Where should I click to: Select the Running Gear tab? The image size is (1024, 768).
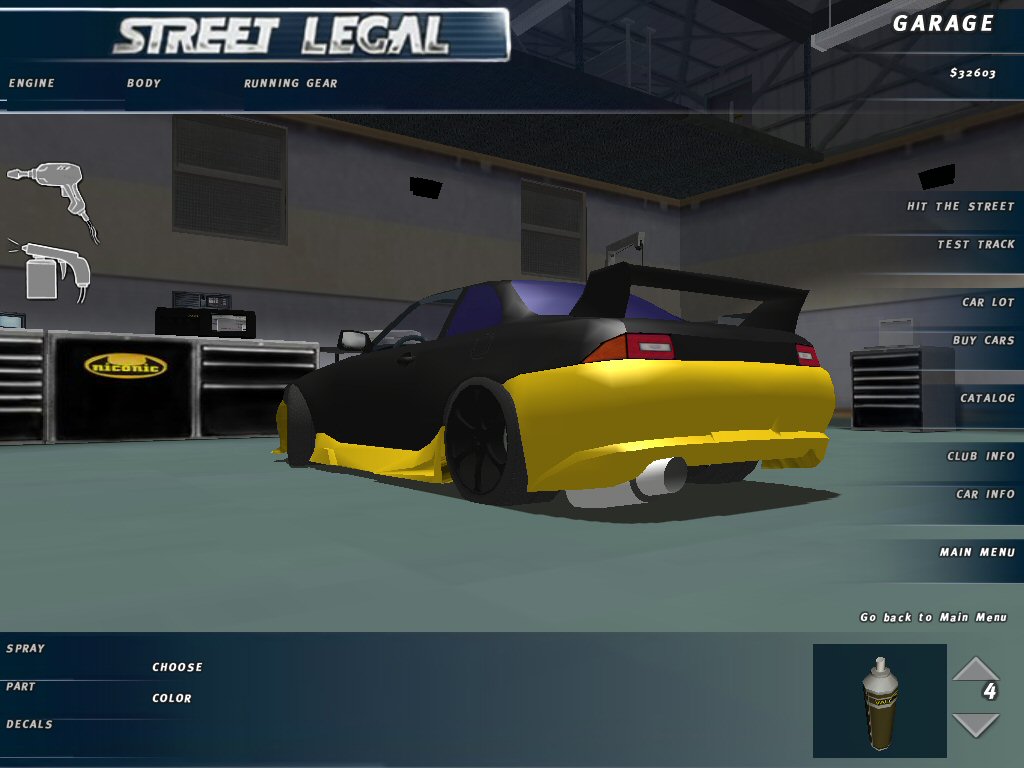click(290, 83)
